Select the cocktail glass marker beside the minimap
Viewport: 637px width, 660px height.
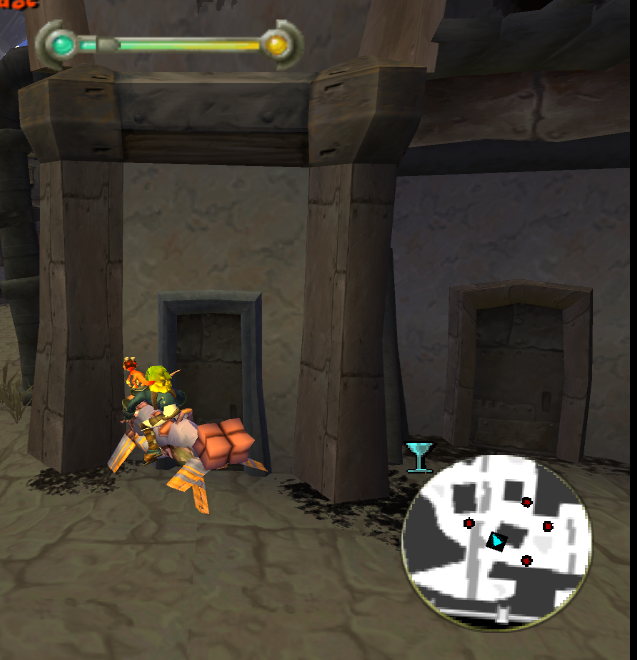[419, 455]
